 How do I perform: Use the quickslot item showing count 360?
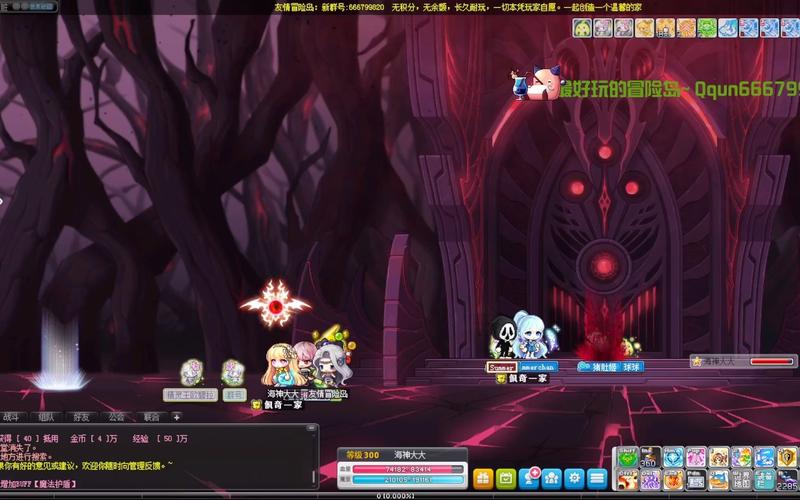click(650, 457)
